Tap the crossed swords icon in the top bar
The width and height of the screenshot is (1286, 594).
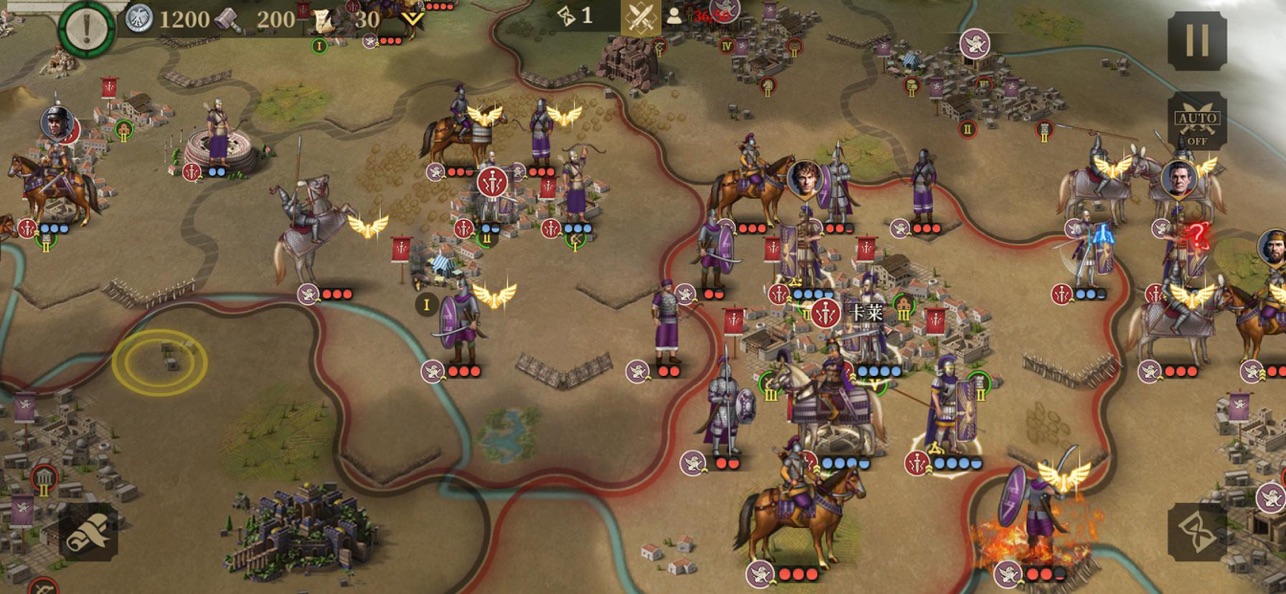(641, 17)
